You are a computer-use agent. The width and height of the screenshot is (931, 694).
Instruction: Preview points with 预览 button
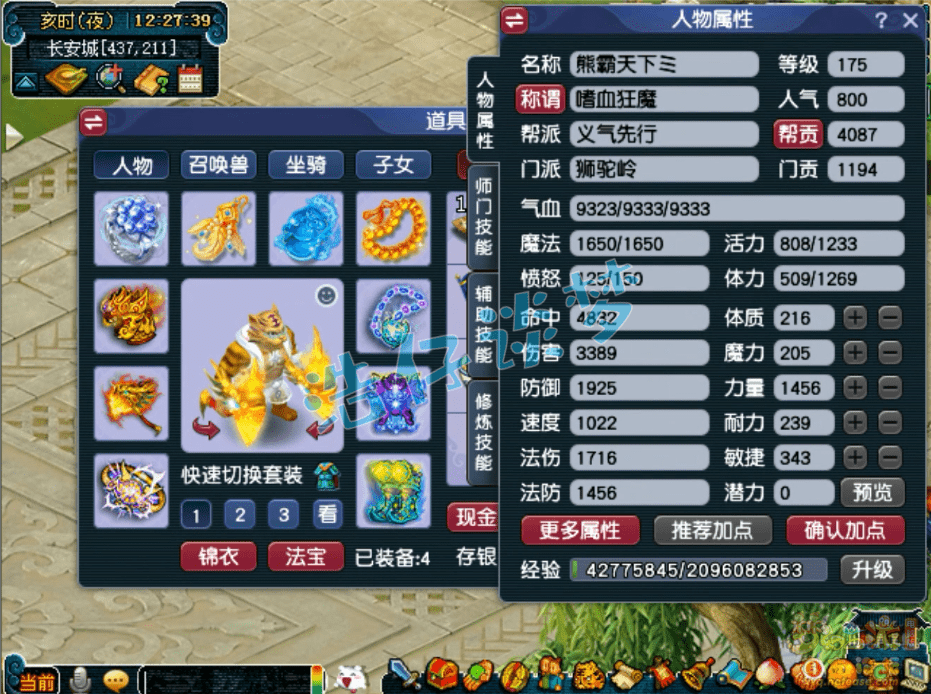(872, 492)
